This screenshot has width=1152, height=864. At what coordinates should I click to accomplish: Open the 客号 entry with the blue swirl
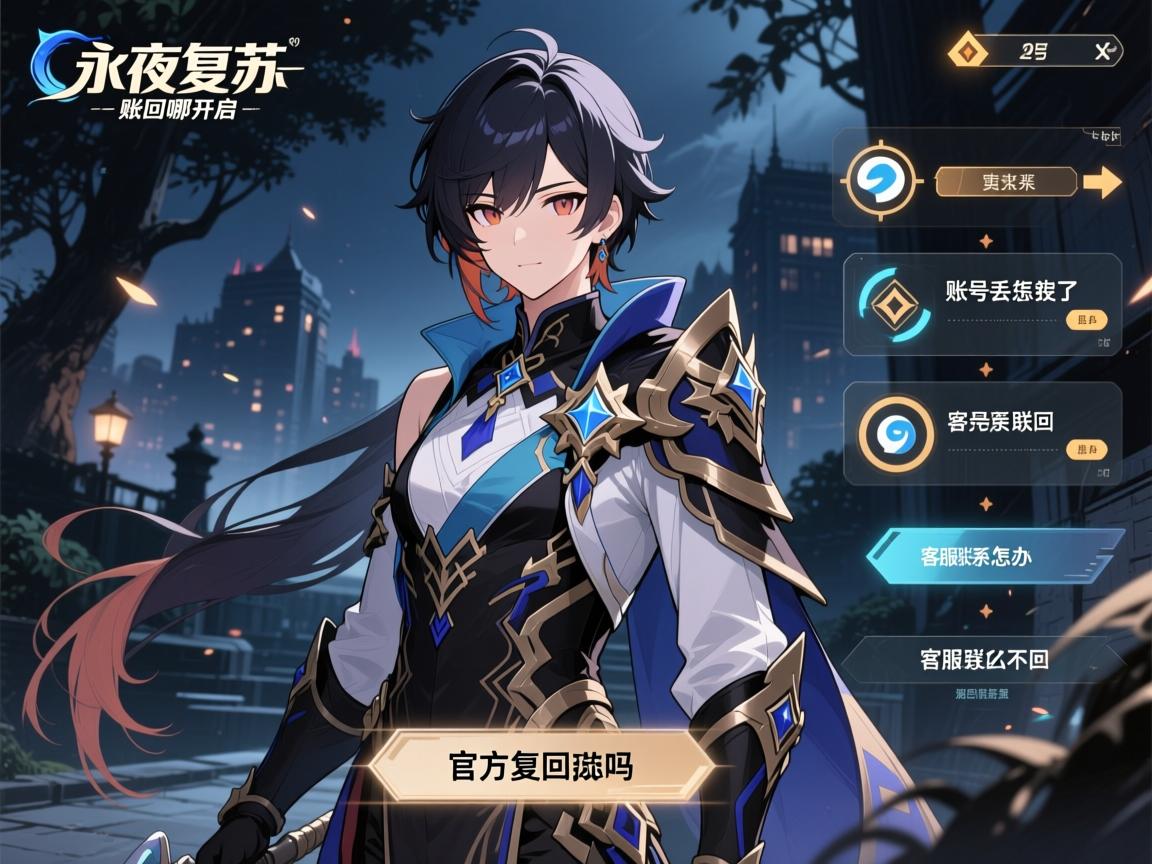999,421
